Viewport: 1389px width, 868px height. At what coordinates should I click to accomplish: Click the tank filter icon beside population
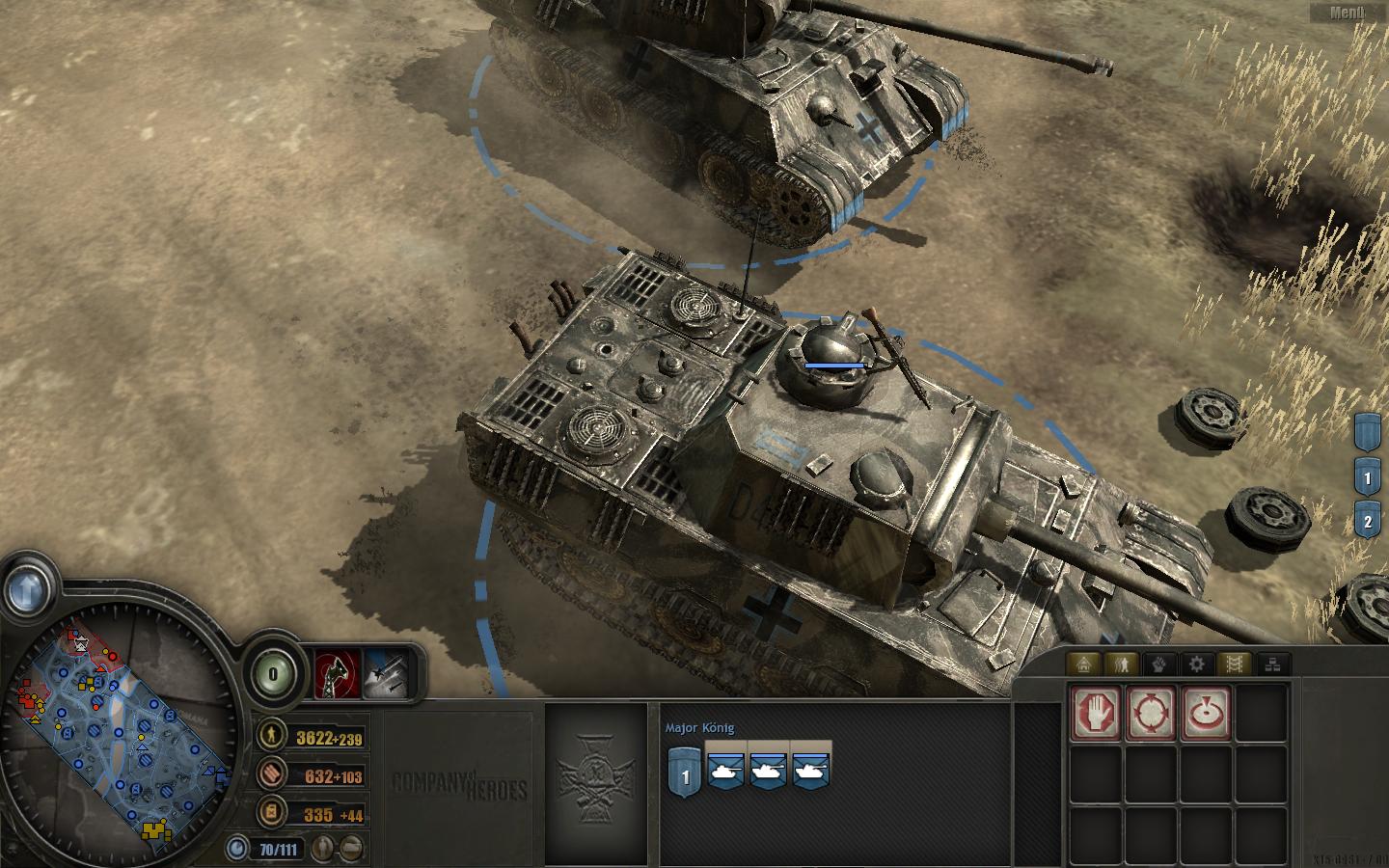(x=353, y=849)
